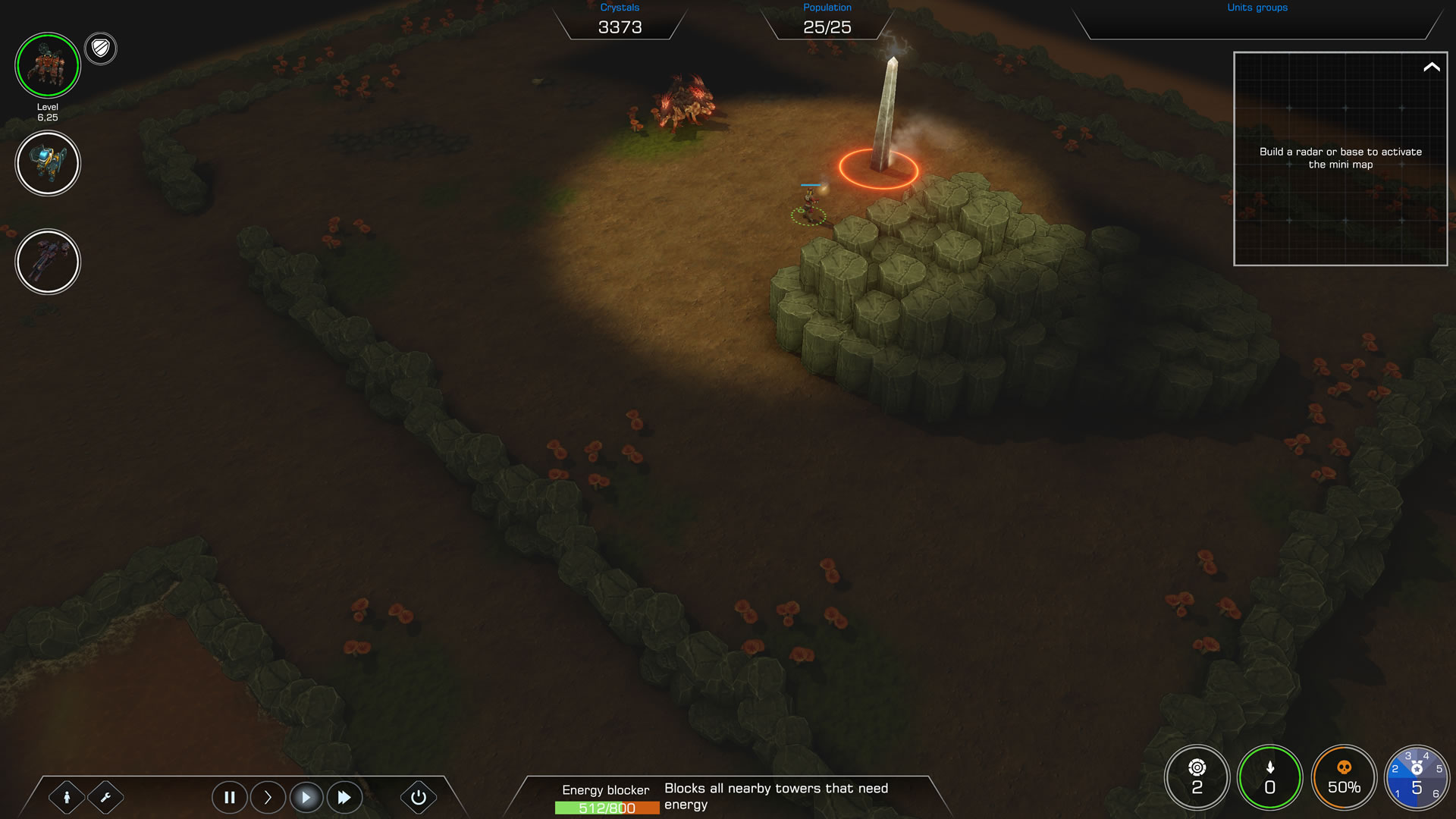Set speed with the single chevron button
Screen dimensions: 1456x819
[x=268, y=797]
